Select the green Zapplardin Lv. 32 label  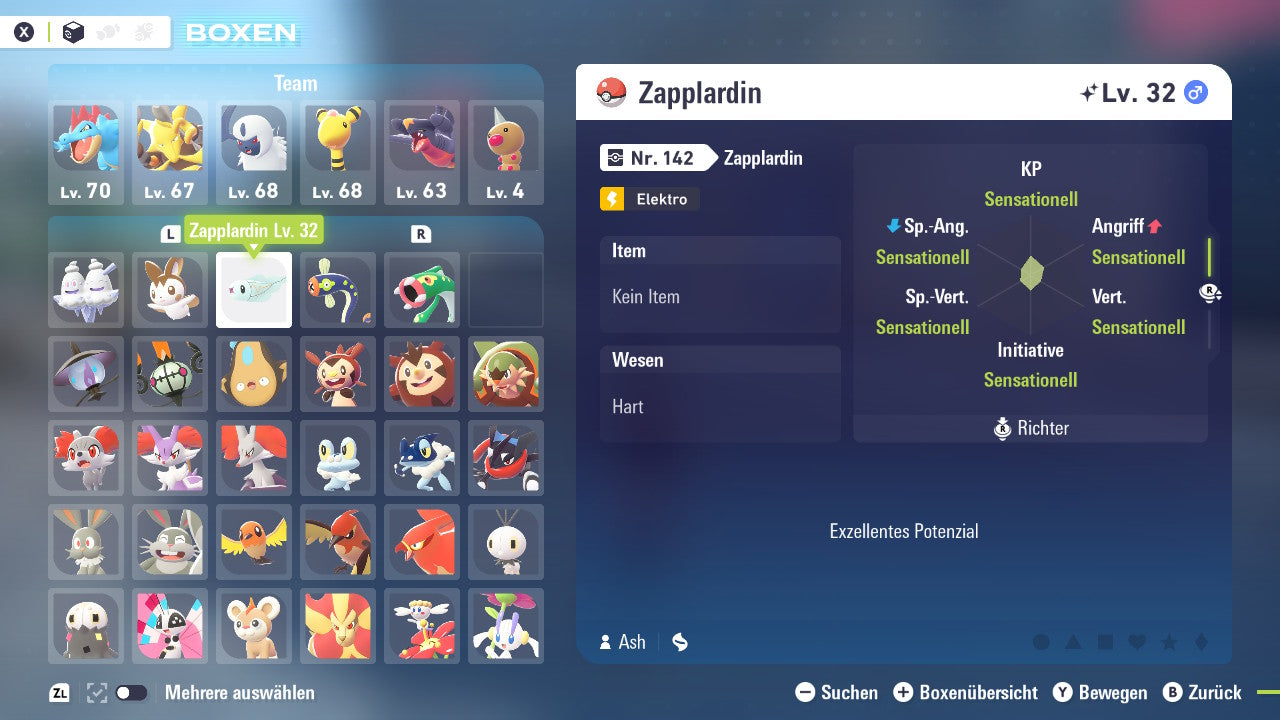(x=254, y=230)
